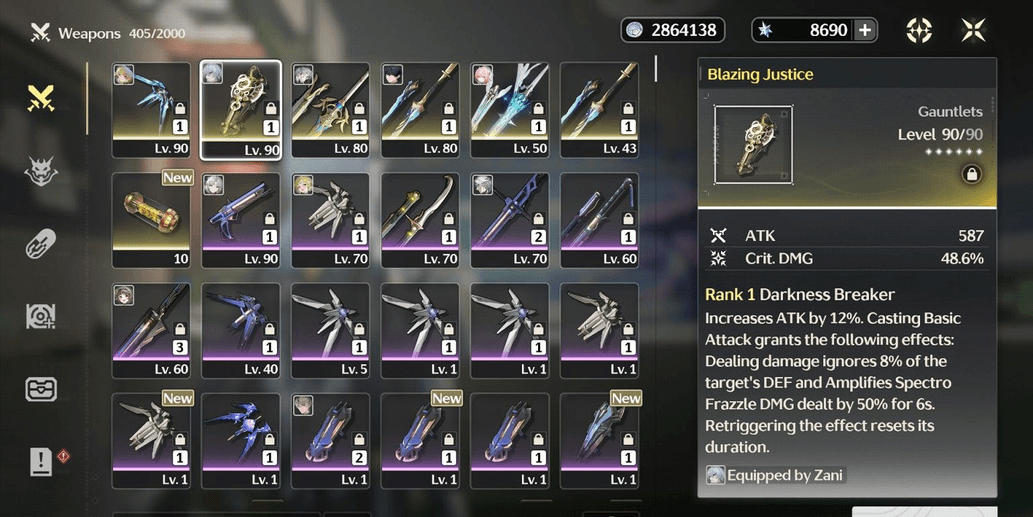Select the Lv. 50 weapon slot
Image resolution: width=1033 pixels, height=517 pixels.
[x=509, y=110]
